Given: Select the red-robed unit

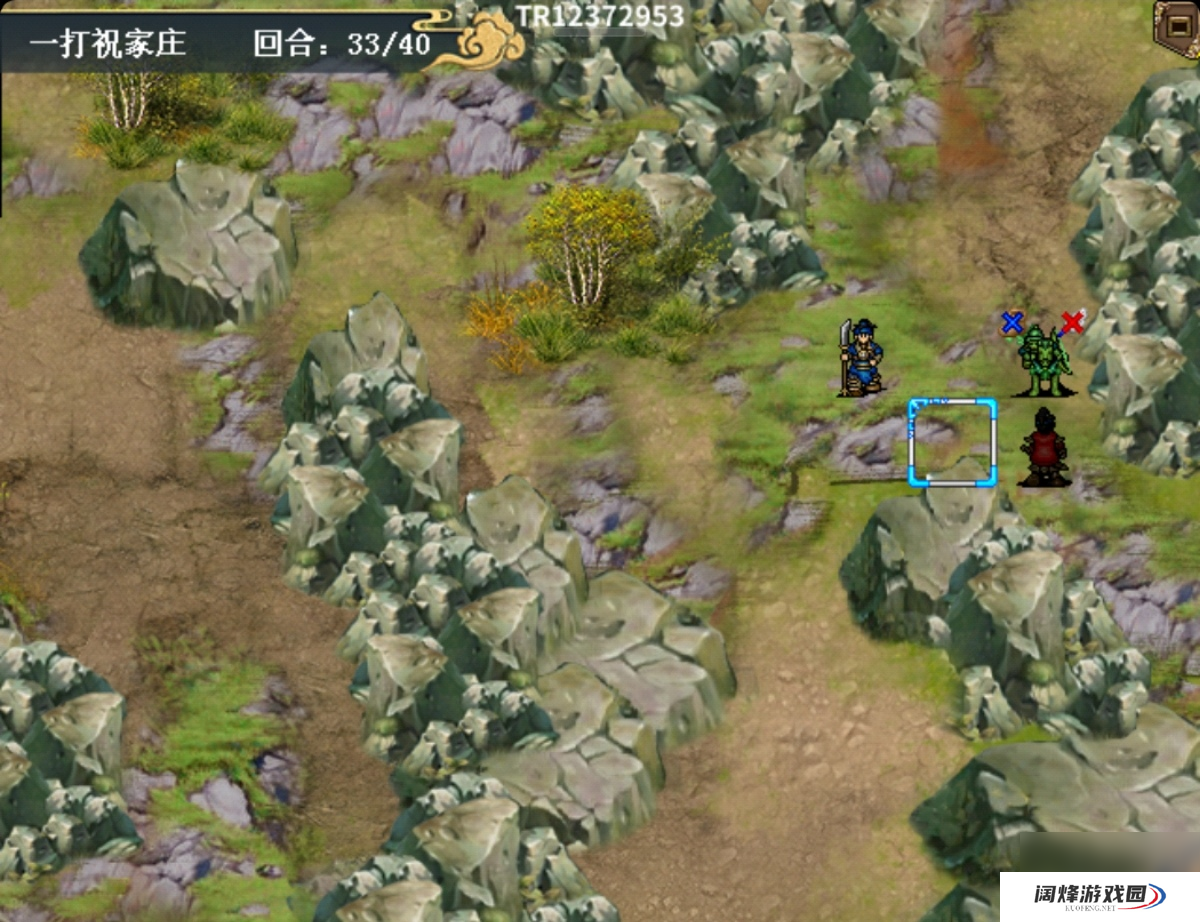Looking at the screenshot, I should (x=1044, y=448).
